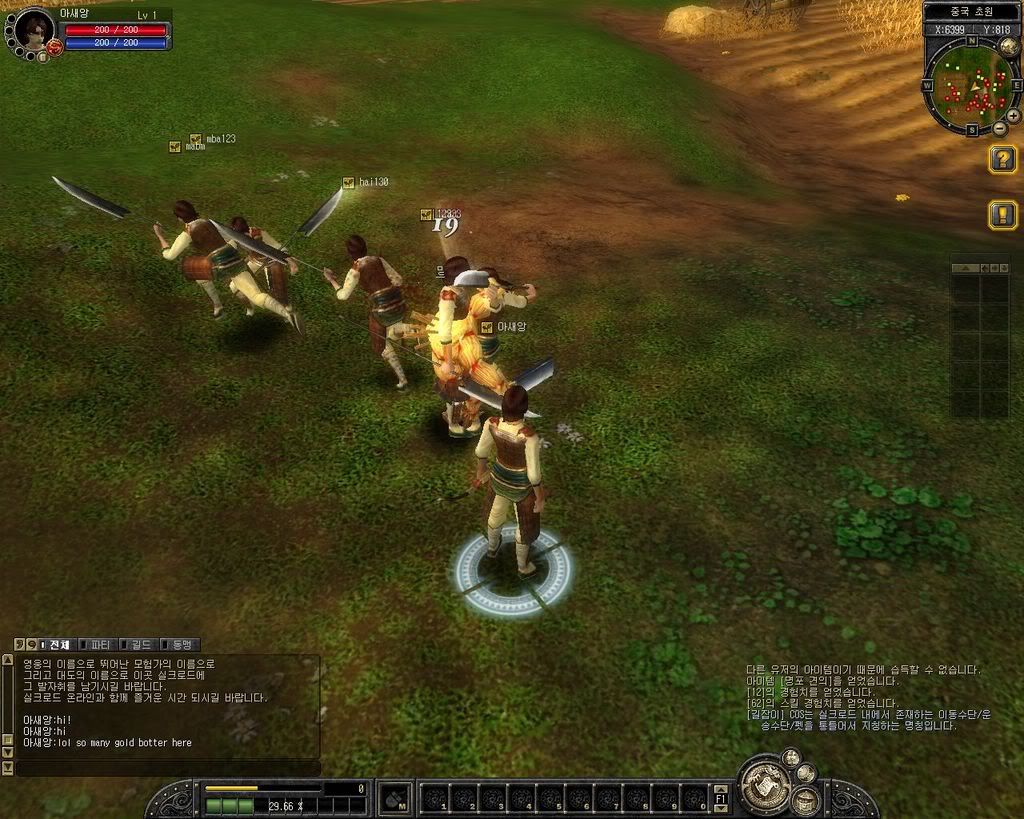Open the yellow exclamation mark notice button

coord(1002,215)
